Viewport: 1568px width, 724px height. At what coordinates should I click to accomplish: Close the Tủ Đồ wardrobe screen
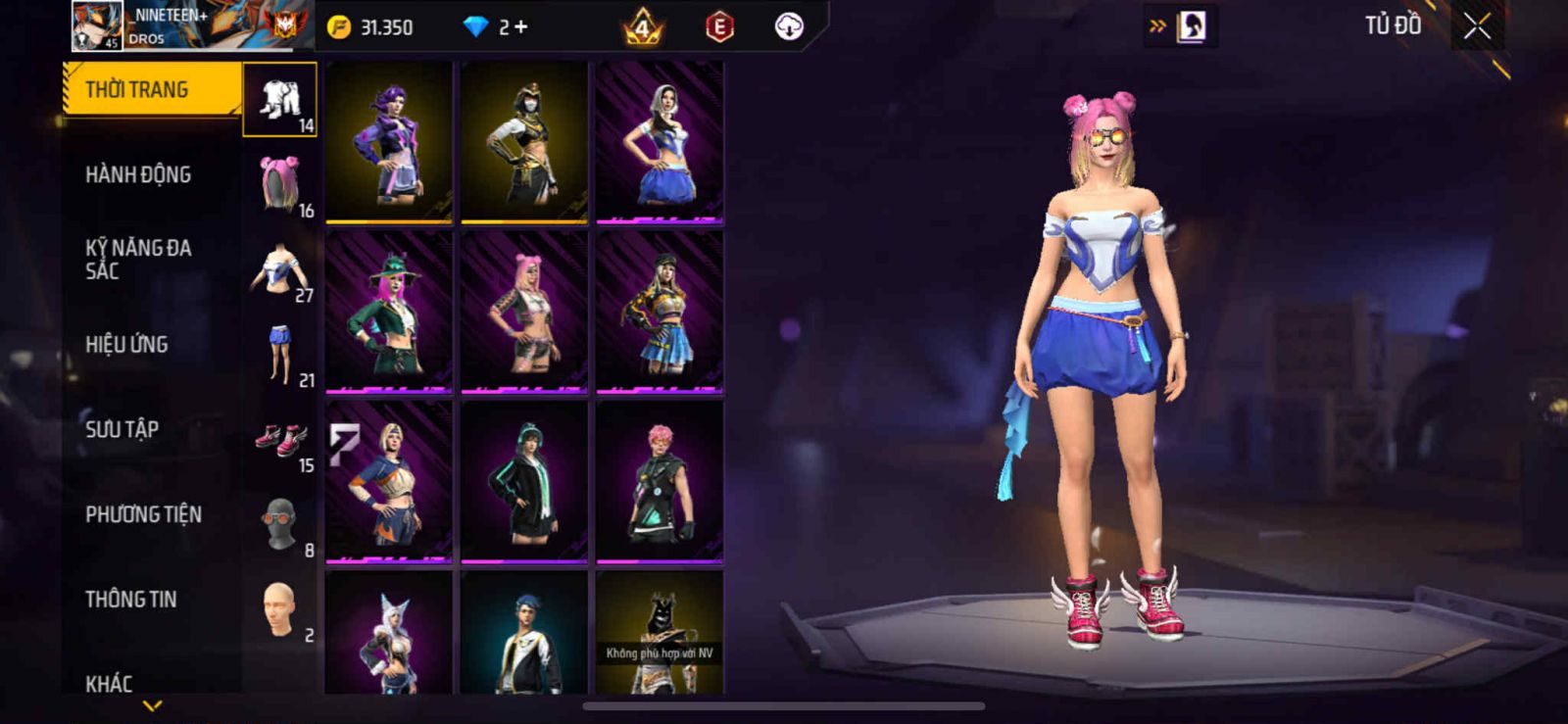pos(1477,27)
